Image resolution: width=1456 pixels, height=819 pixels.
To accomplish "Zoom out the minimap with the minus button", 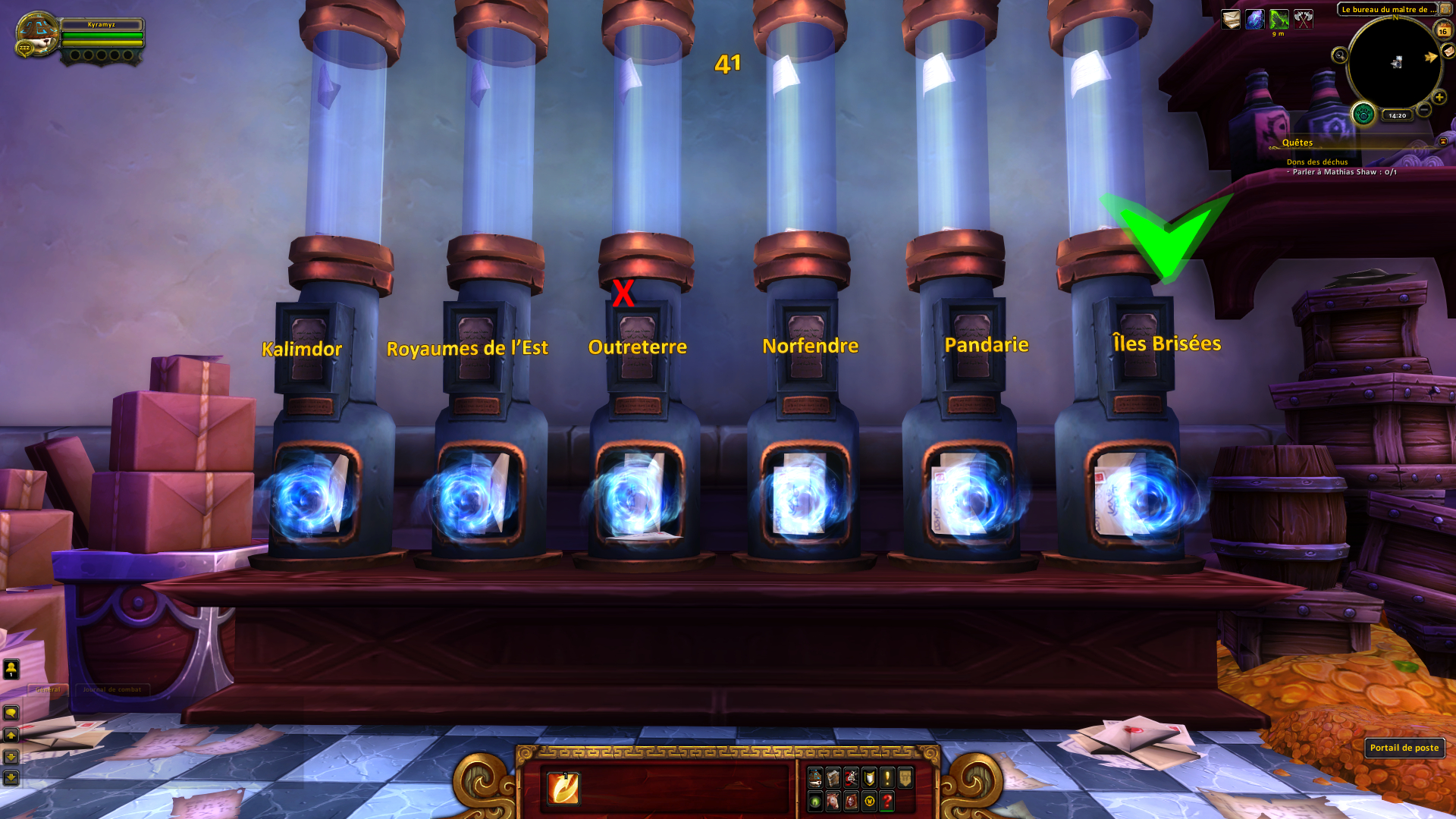I will tap(1424, 111).
